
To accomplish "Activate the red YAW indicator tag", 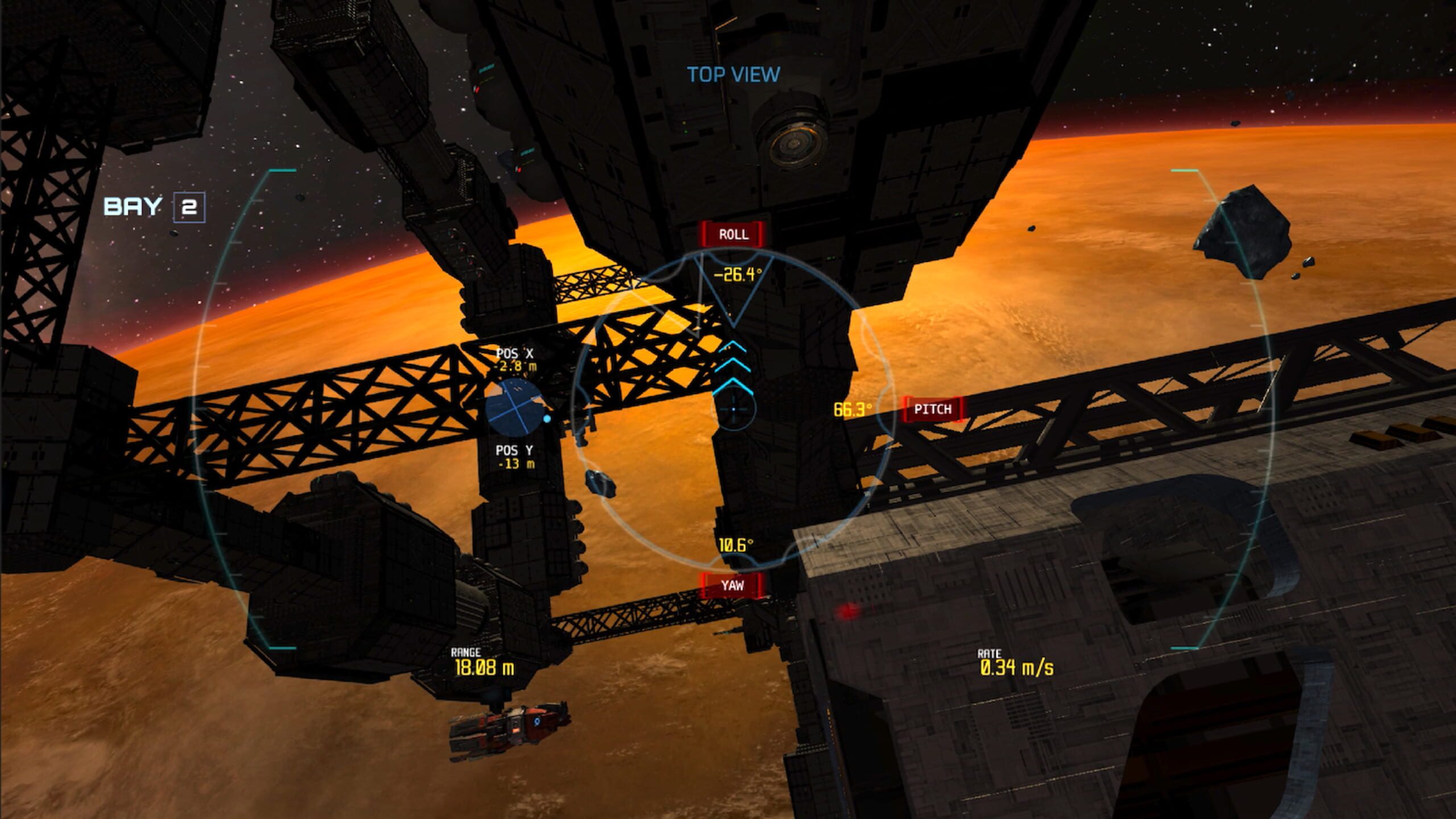I will coord(732,585).
